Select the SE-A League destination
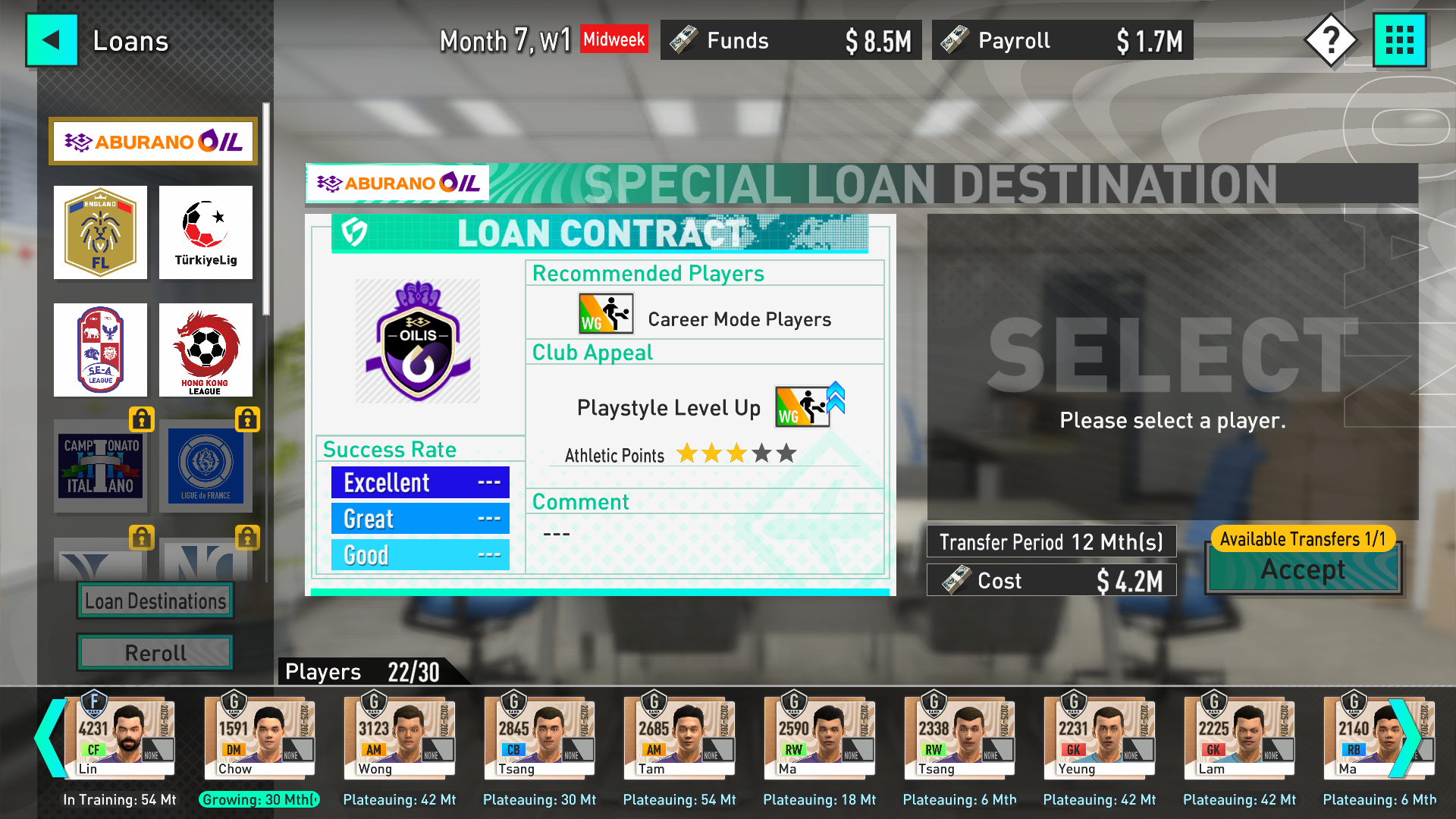The height and width of the screenshot is (819, 1456). click(100, 350)
